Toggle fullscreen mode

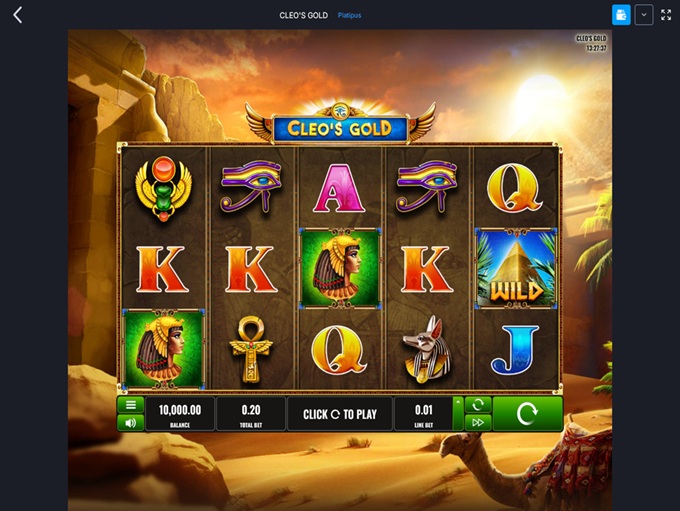666,15
